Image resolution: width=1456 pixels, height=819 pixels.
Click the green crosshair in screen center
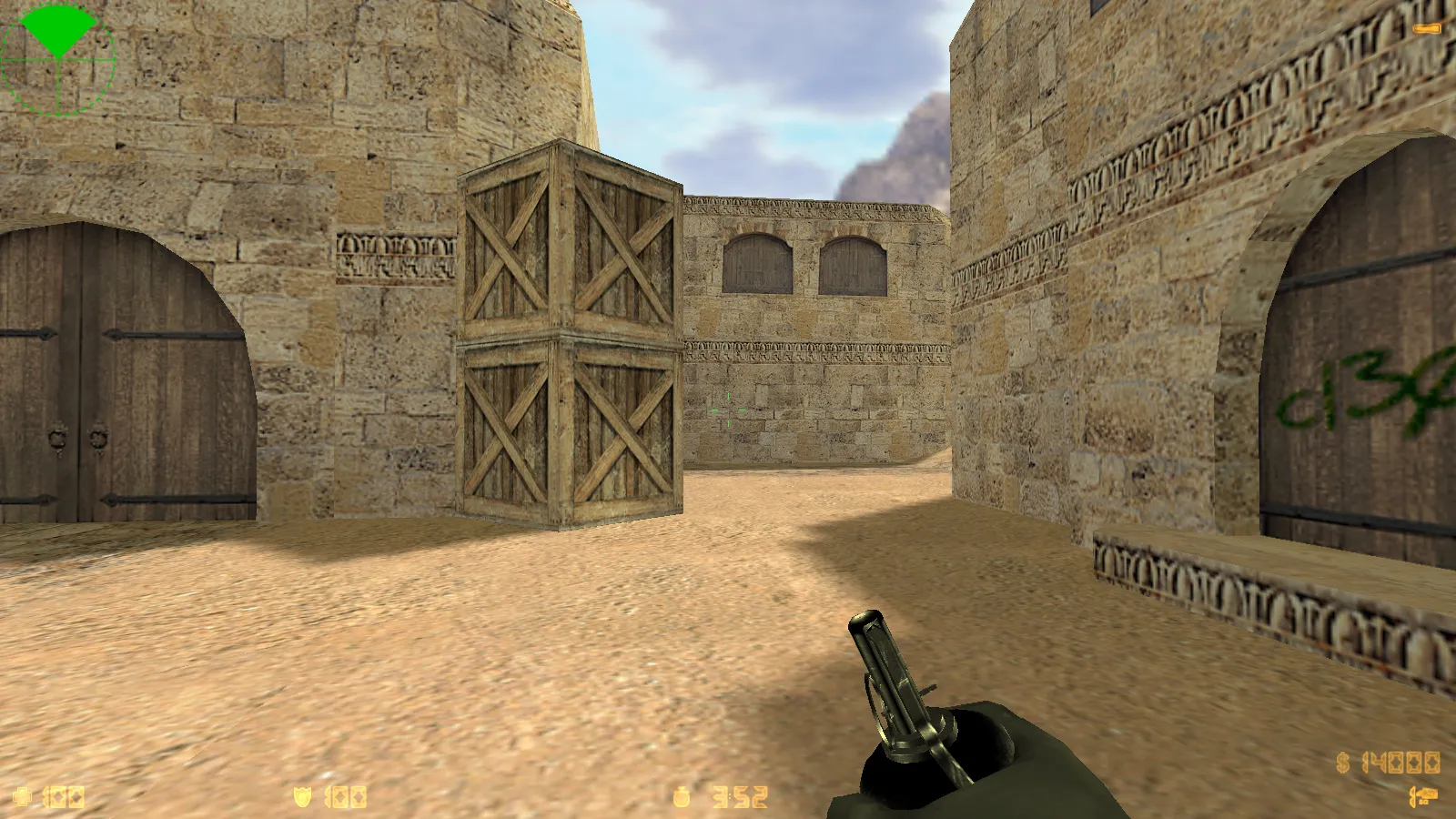tap(728, 409)
